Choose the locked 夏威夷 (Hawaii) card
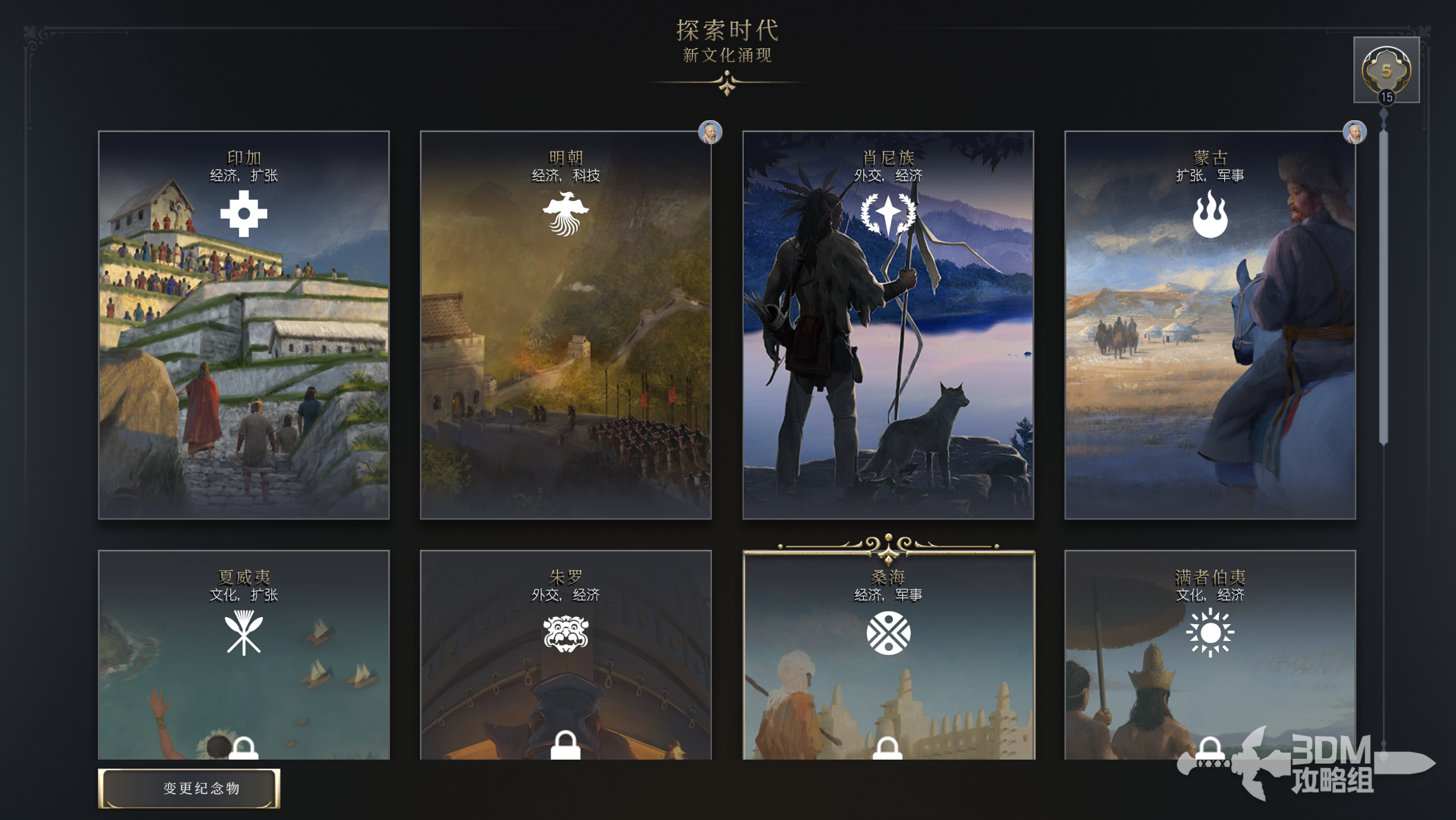 pyautogui.click(x=243, y=655)
